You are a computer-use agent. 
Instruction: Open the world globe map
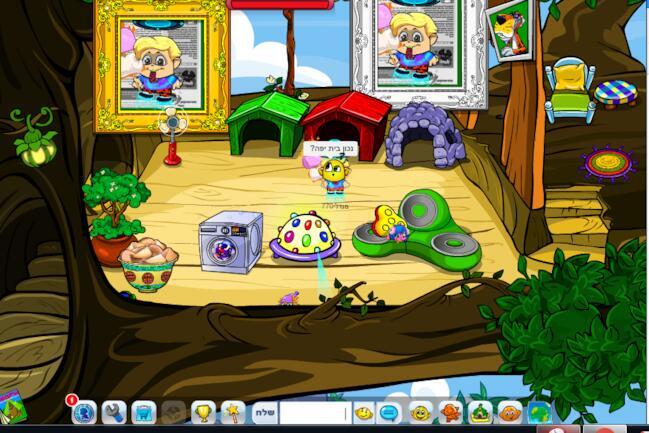coord(539,412)
